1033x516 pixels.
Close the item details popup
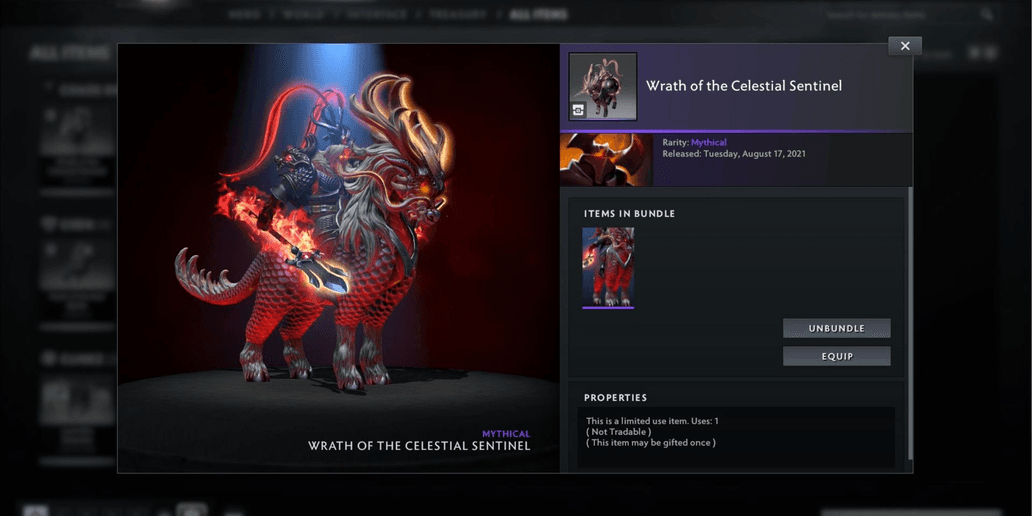(905, 46)
